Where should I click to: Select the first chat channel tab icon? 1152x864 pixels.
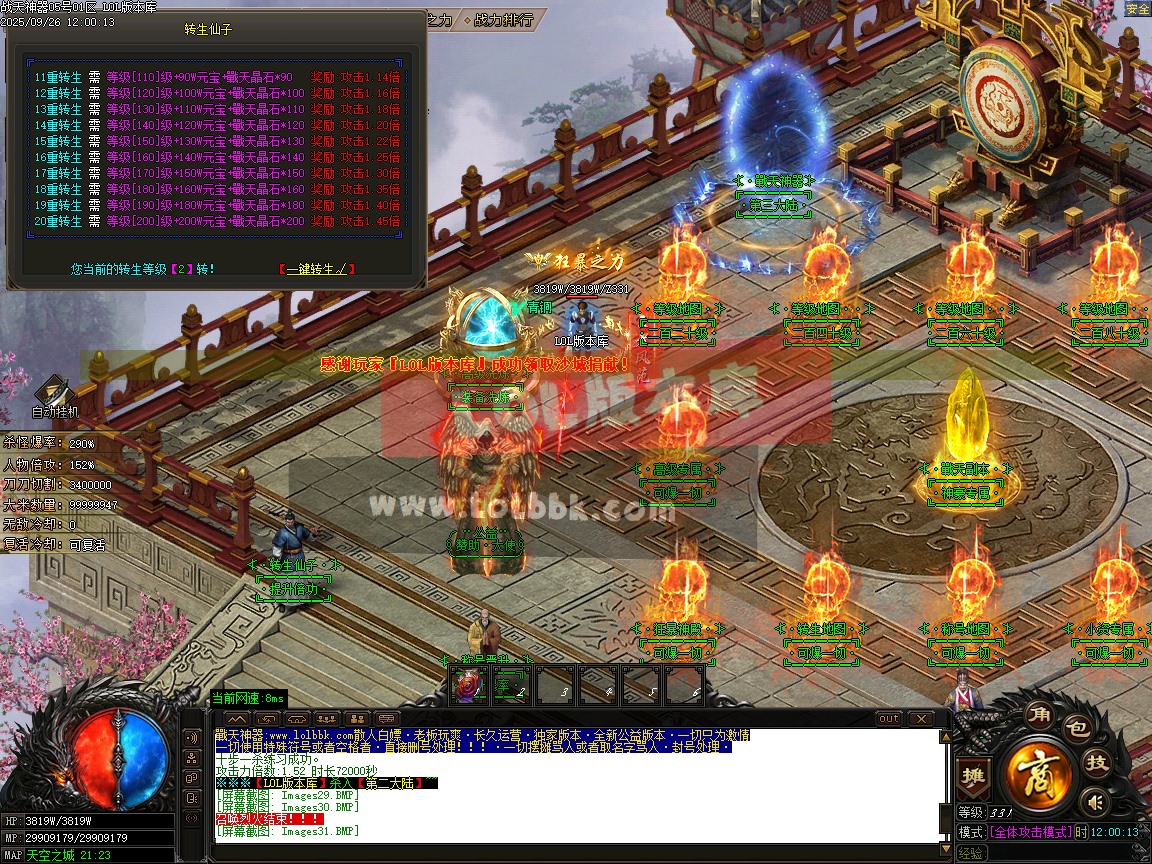point(237,718)
